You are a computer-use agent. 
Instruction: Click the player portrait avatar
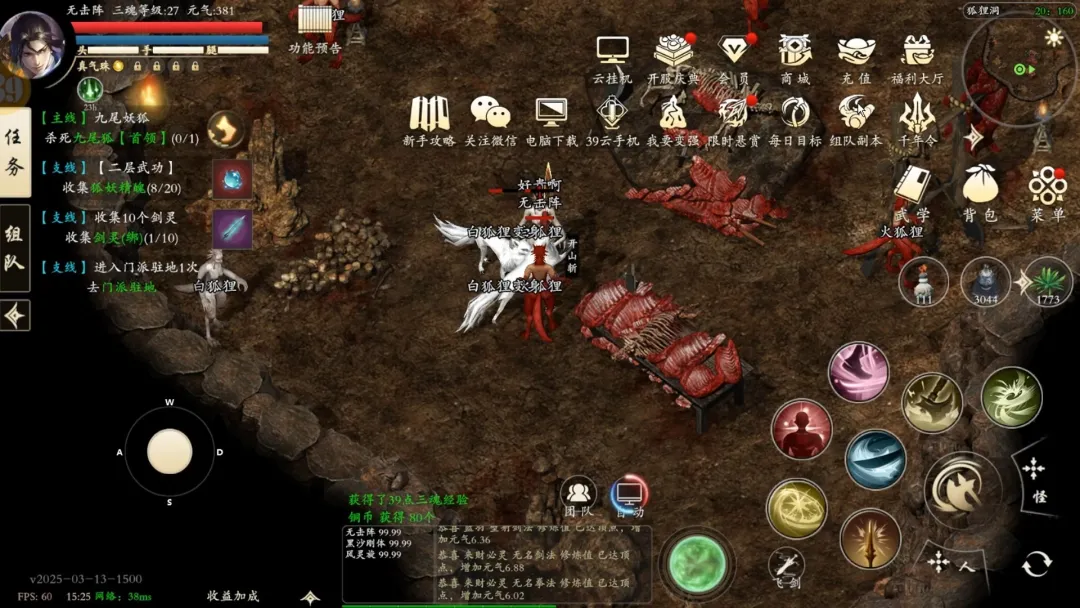(32, 43)
